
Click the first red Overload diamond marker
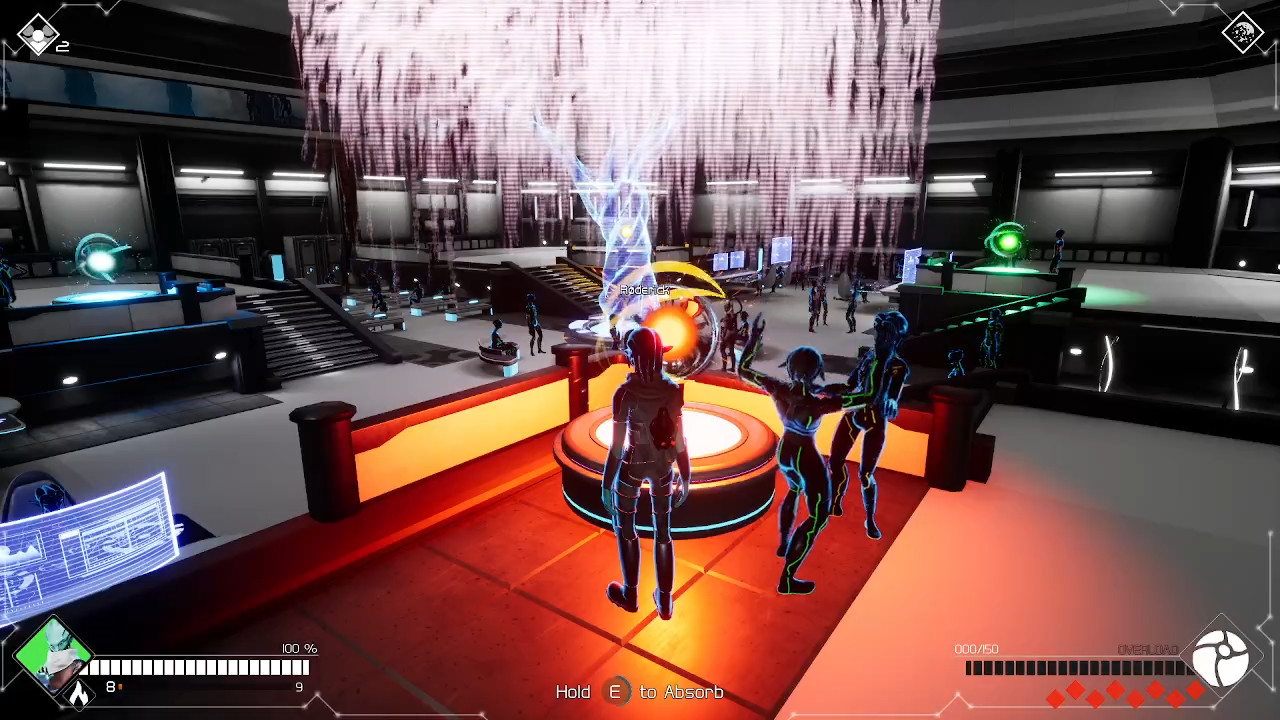1053,698
